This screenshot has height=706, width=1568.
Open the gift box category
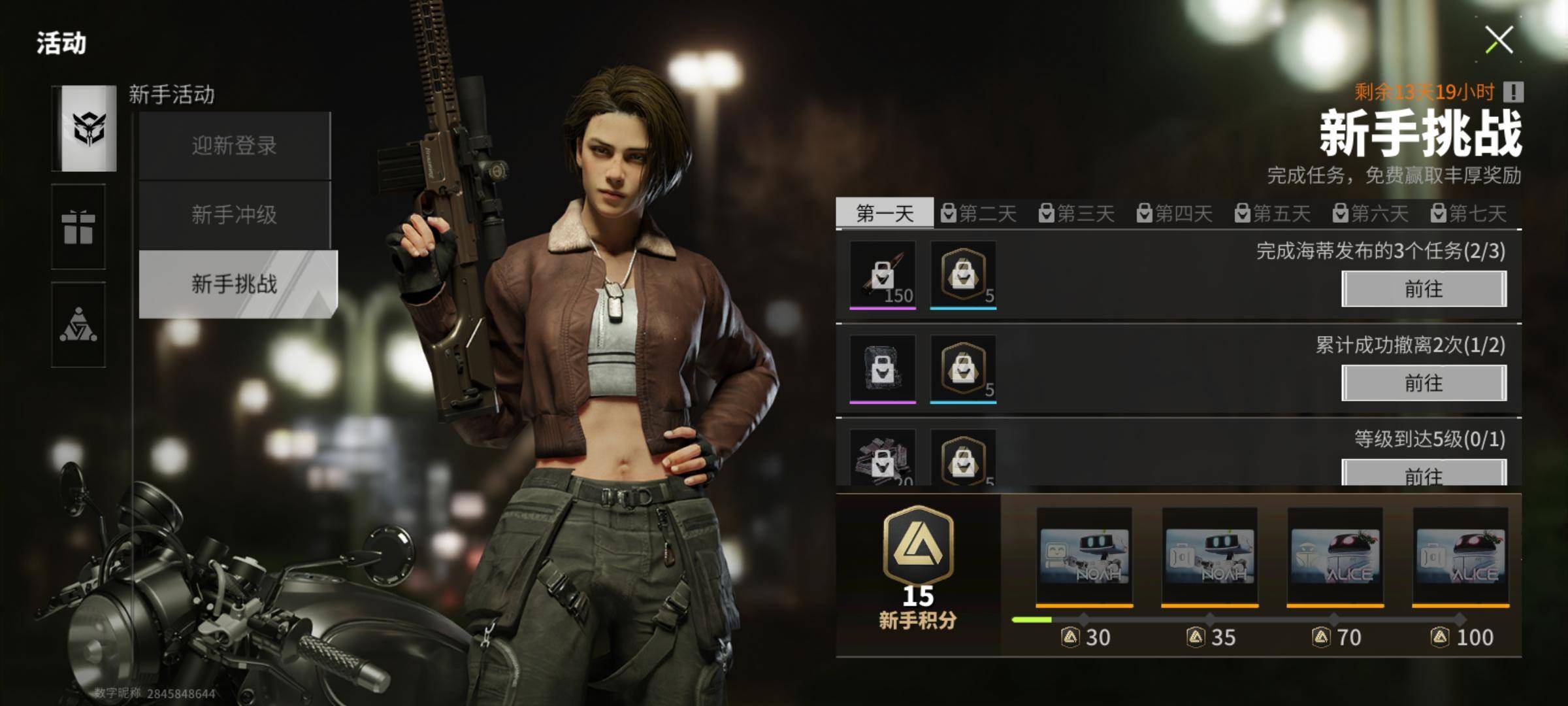point(78,227)
